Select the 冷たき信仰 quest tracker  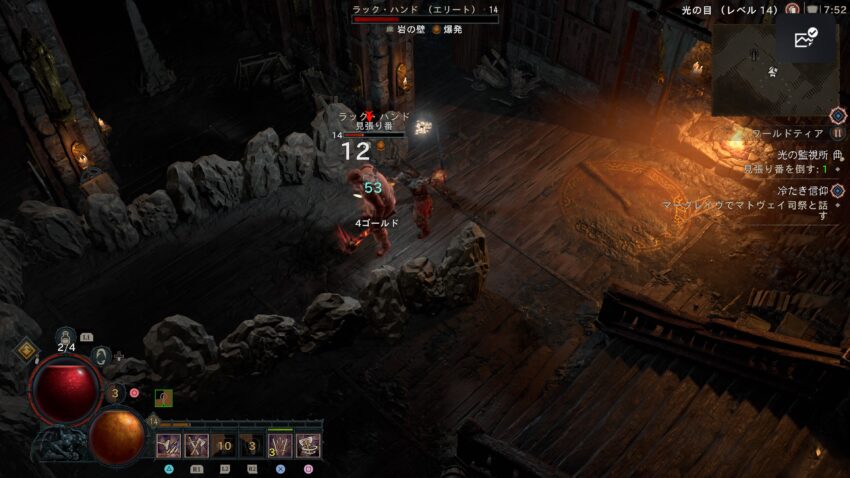pos(805,189)
